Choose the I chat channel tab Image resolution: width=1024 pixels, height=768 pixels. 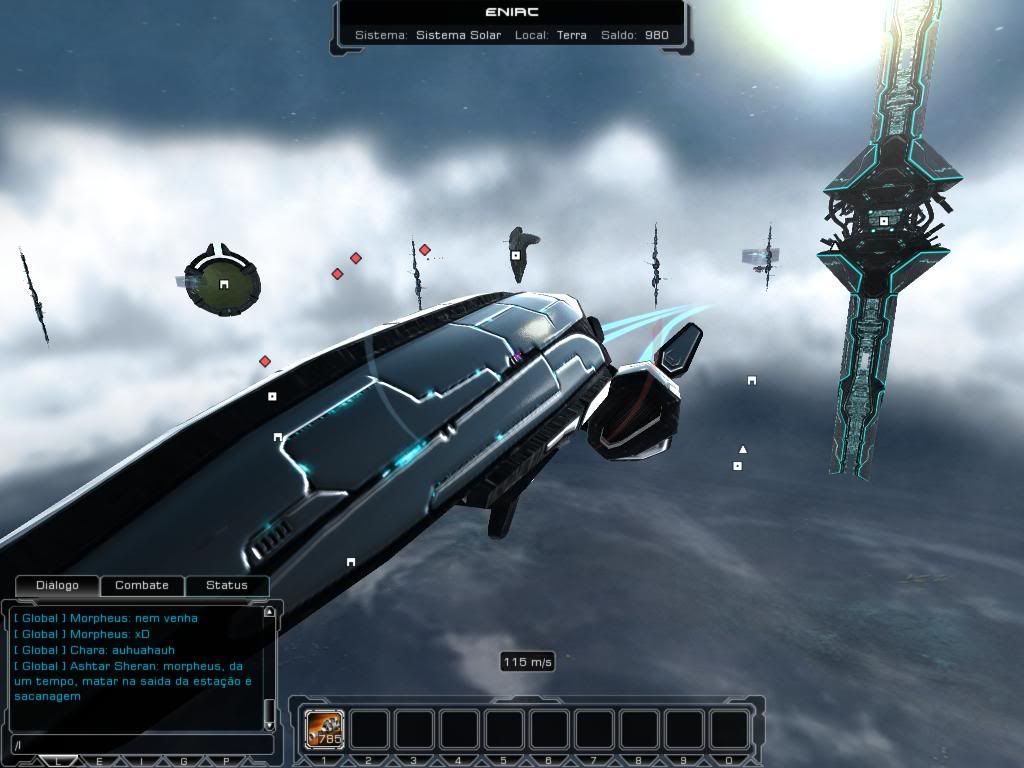(x=141, y=761)
